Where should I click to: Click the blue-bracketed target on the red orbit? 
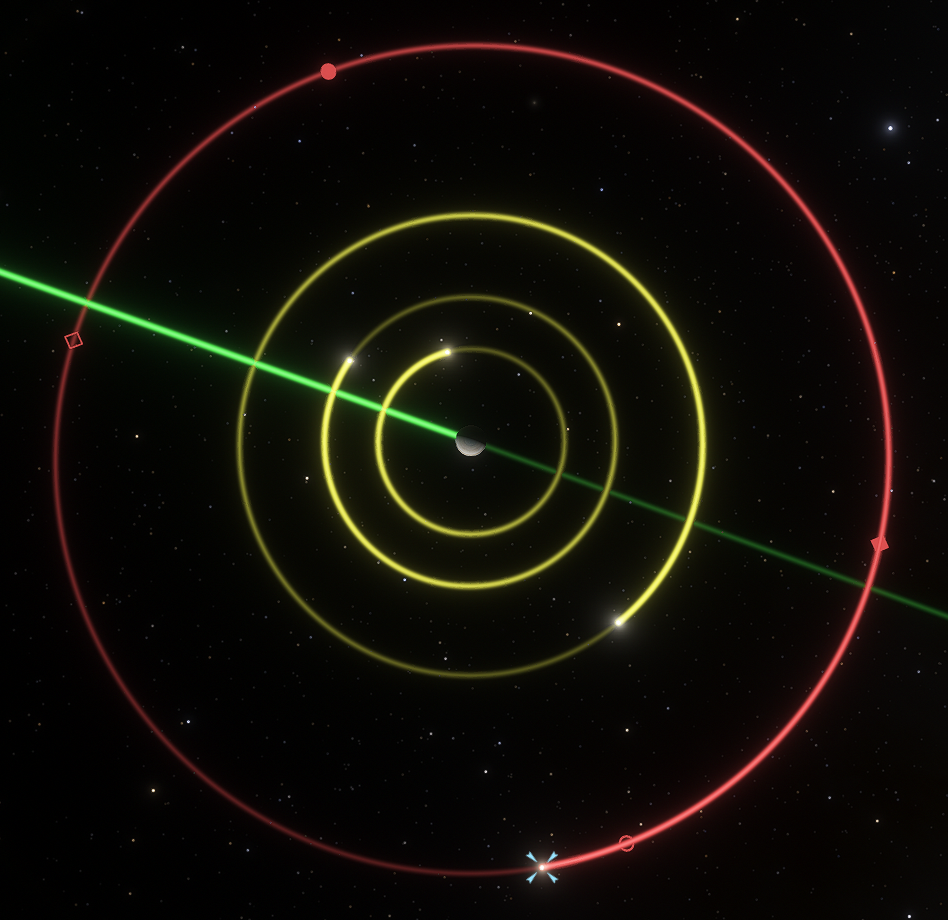click(x=542, y=866)
